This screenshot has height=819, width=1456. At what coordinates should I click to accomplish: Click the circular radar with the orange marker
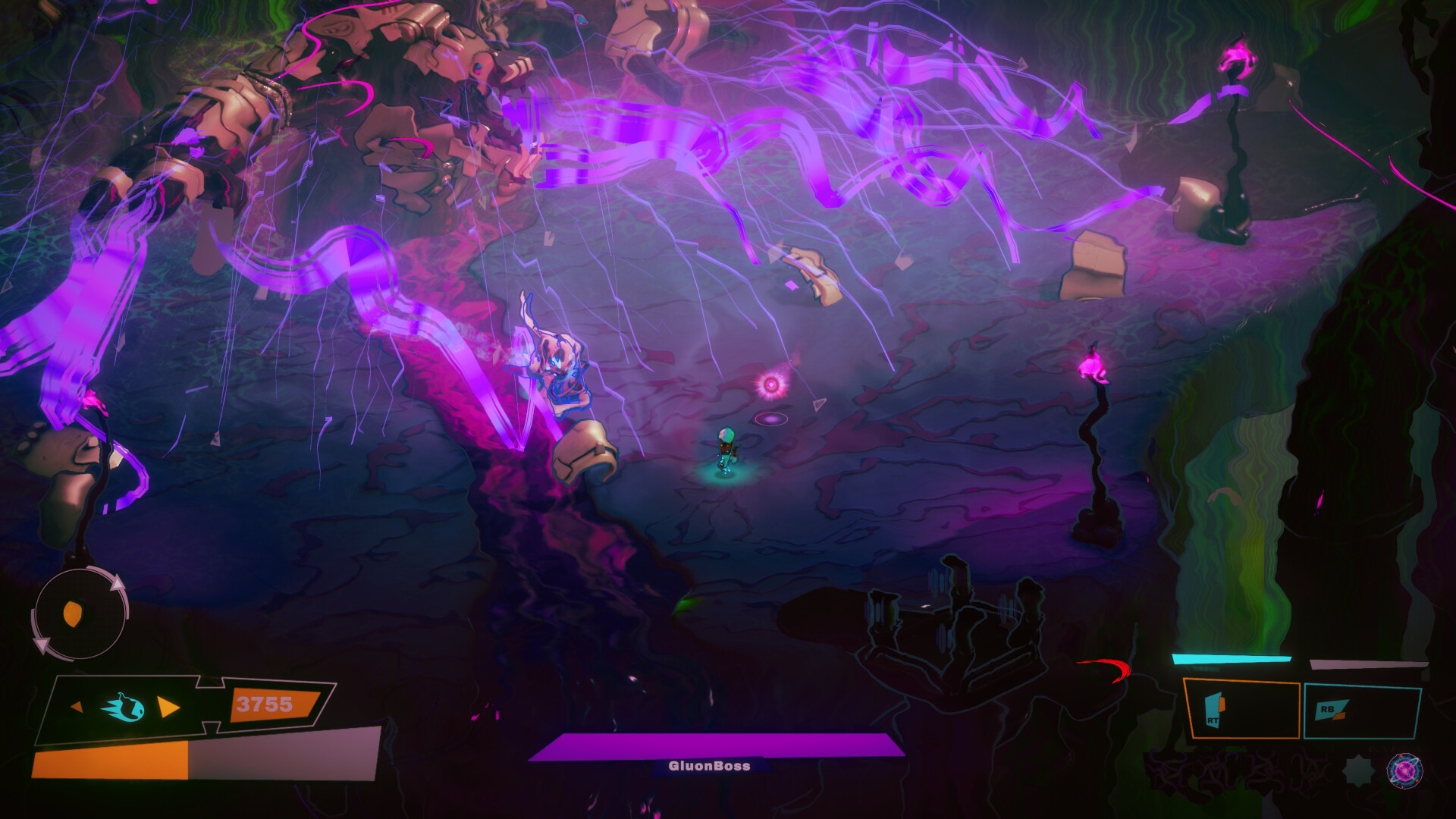[78, 614]
